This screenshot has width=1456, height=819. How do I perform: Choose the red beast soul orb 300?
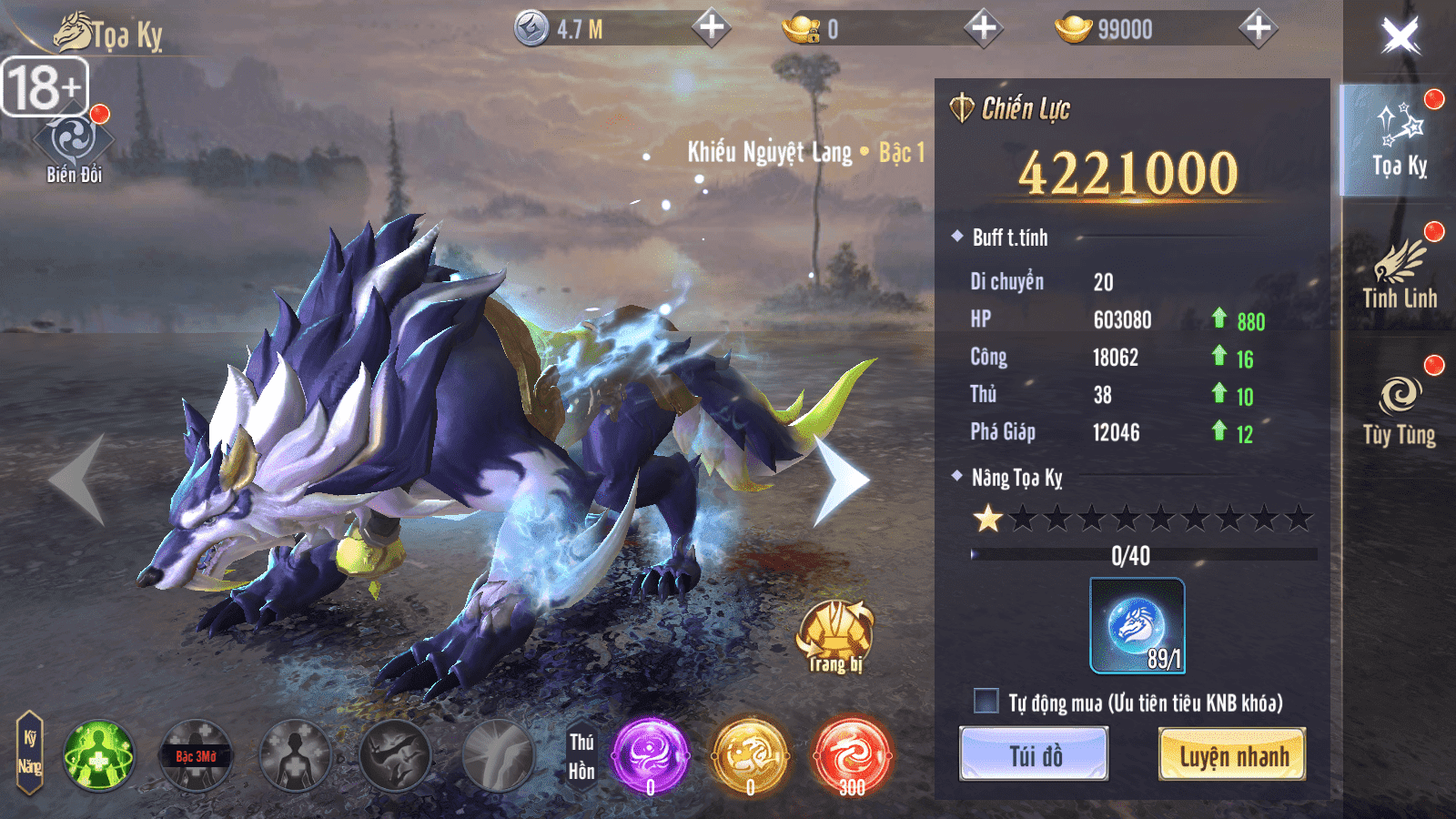pos(851,755)
